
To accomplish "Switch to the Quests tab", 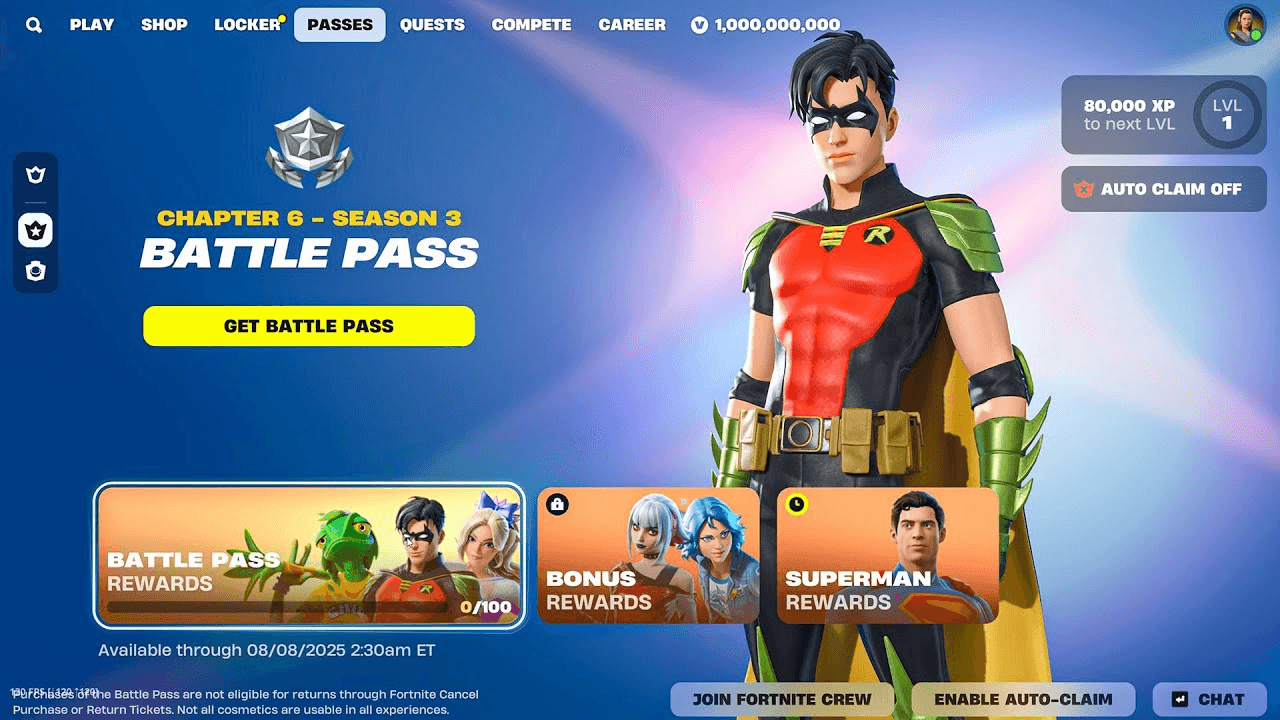I will [432, 24].
